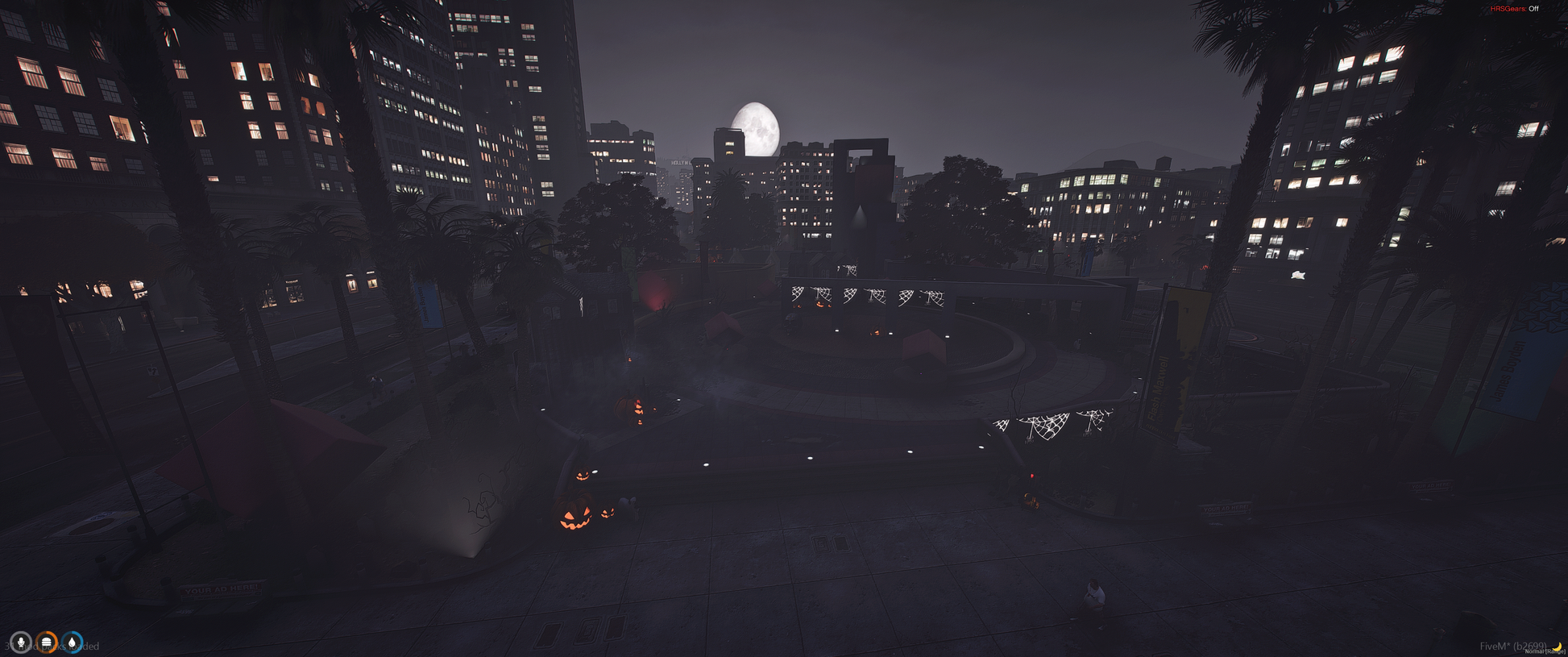Click the yellow crescent moon icon
1568x657 pixels.
coord(1558,647)
